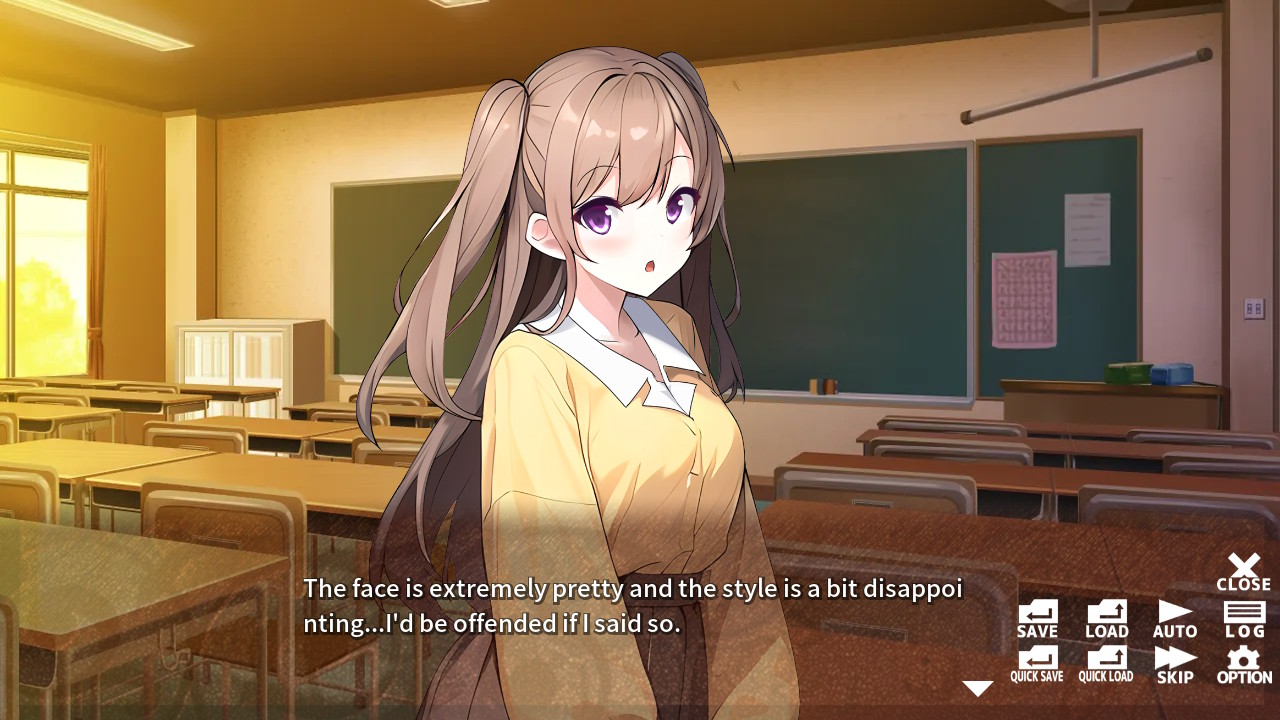The height and width of the screenshot is (720, 1280).
Task: Quick load the previous save
Action: [x=1105, y=663]
